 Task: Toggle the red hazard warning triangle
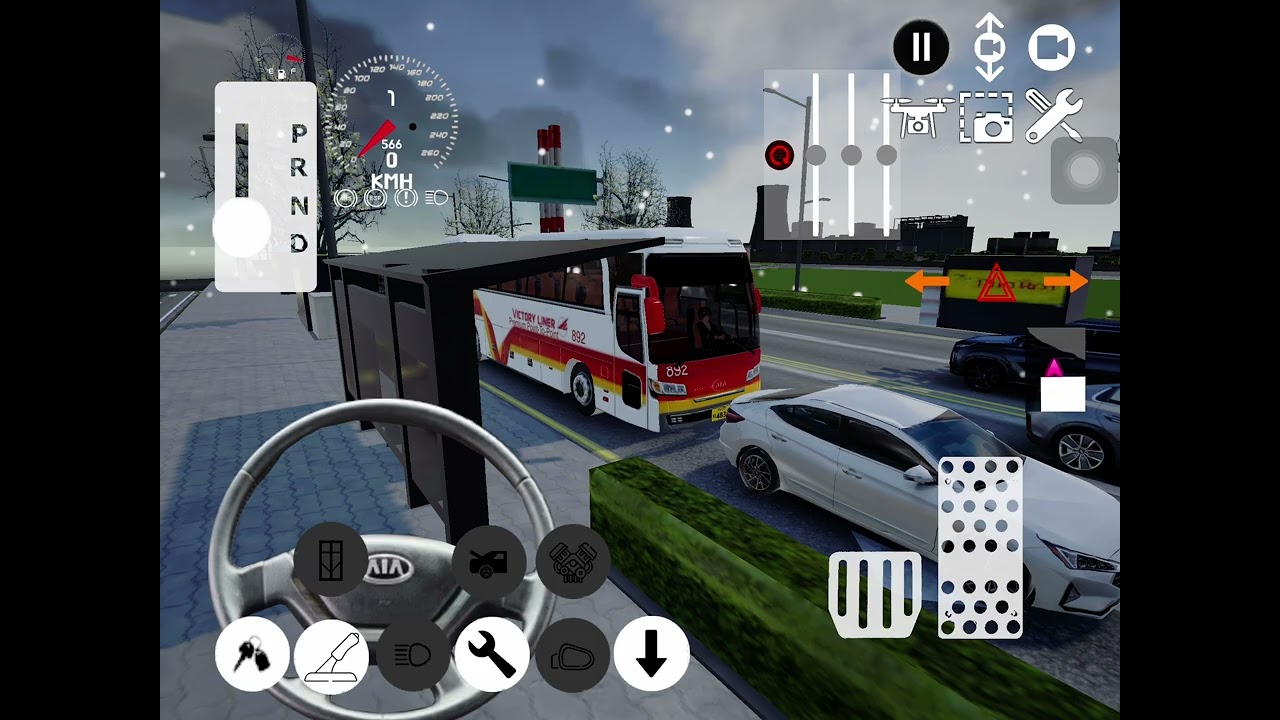click(995, 283)
